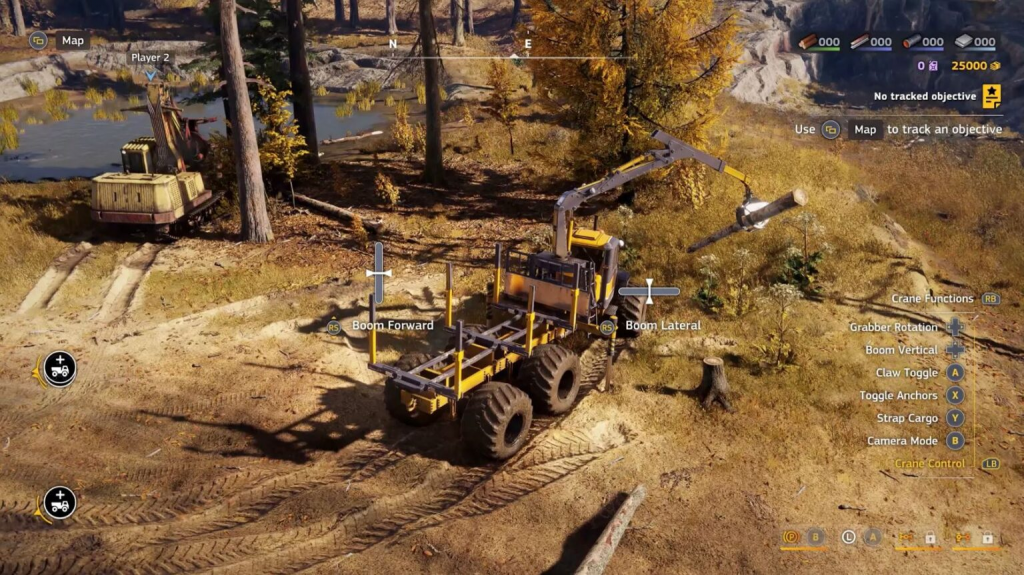The image size is (1024, 575).
Task: Choose the Toggle Anchors crane function
Action: 897,396
